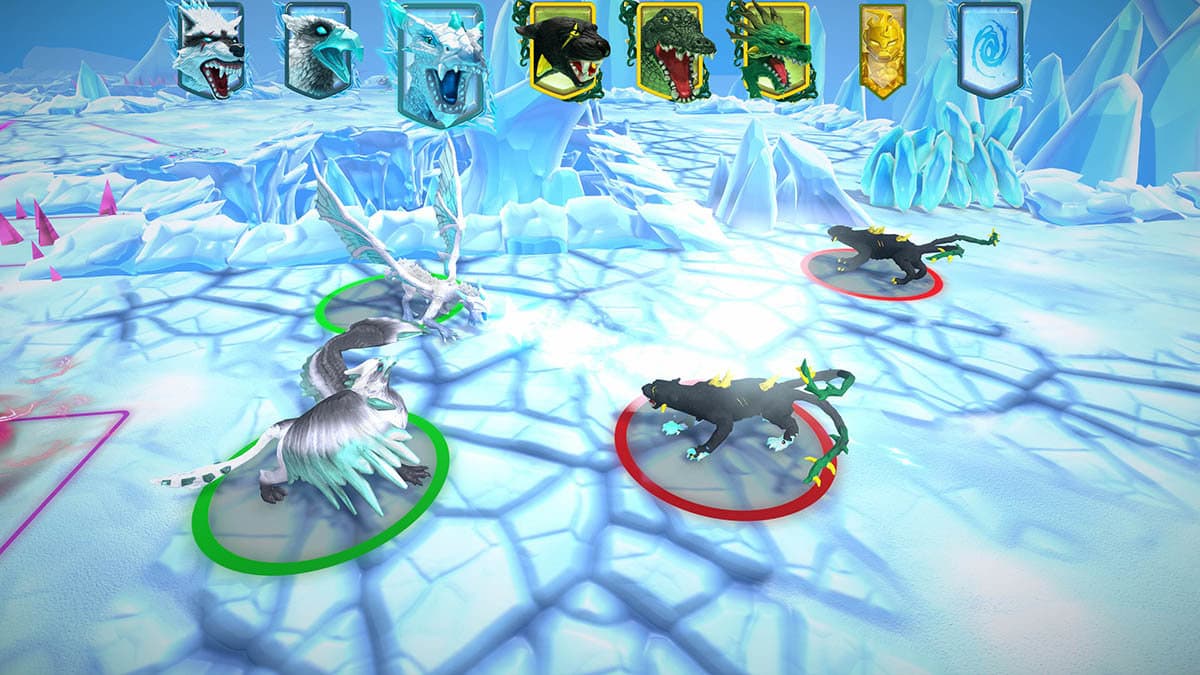Screen dimensions: 1200x675
Task: Pick the green crocodile portrait card
Action: click(x=669, y=50)
